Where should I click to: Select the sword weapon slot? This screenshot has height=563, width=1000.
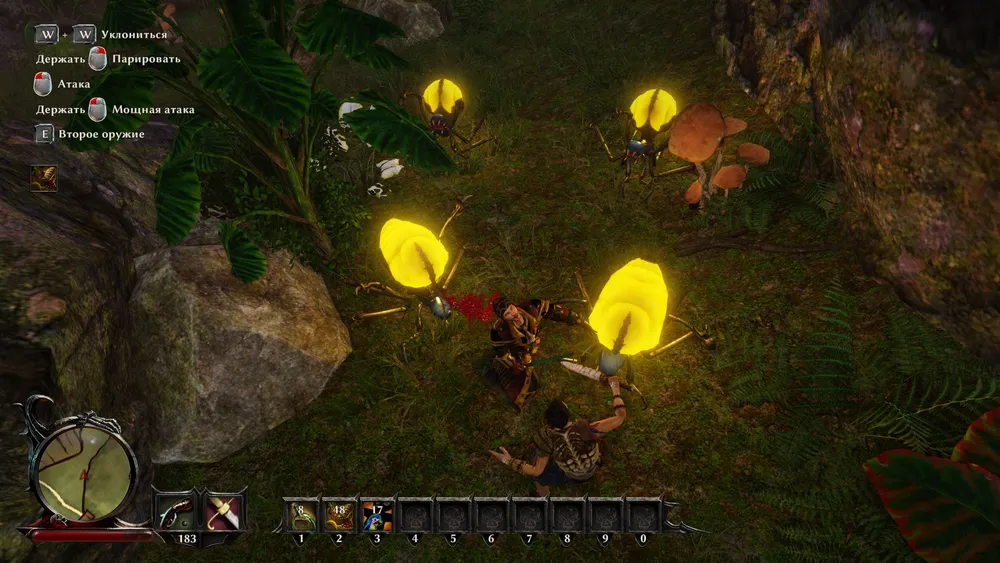[224, 511]
